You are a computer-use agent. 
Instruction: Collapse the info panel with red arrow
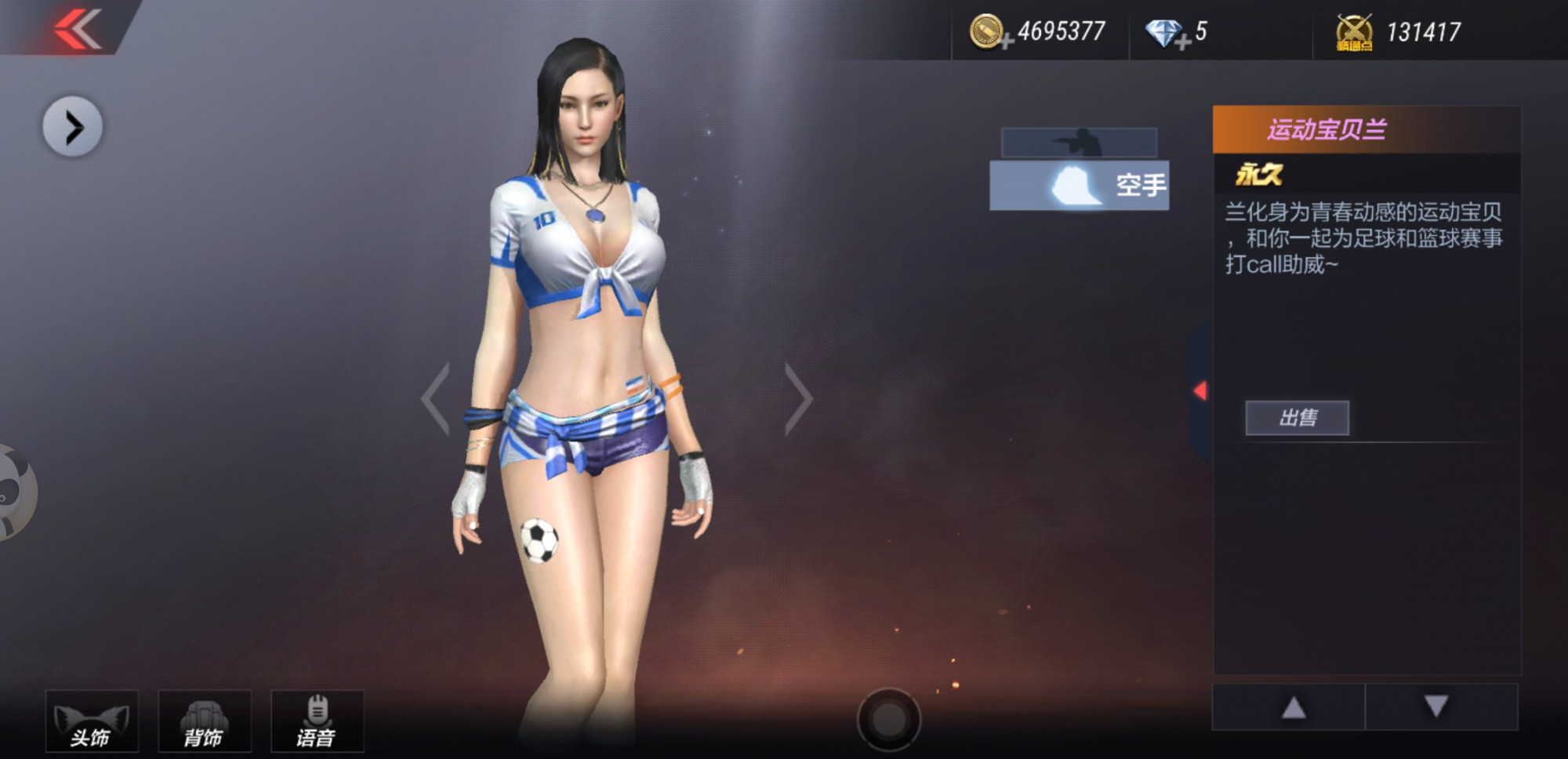click(x=1200, y=390)
